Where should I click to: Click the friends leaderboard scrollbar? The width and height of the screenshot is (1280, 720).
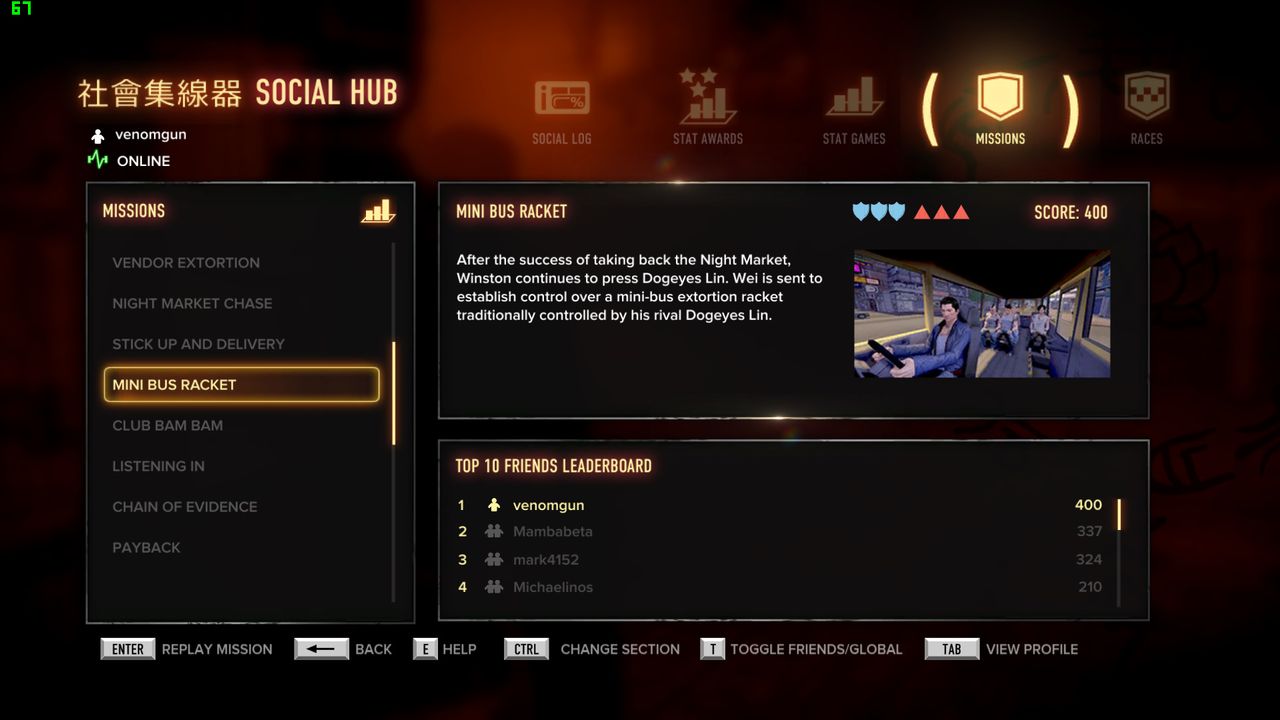click(x=1119, y=552)
